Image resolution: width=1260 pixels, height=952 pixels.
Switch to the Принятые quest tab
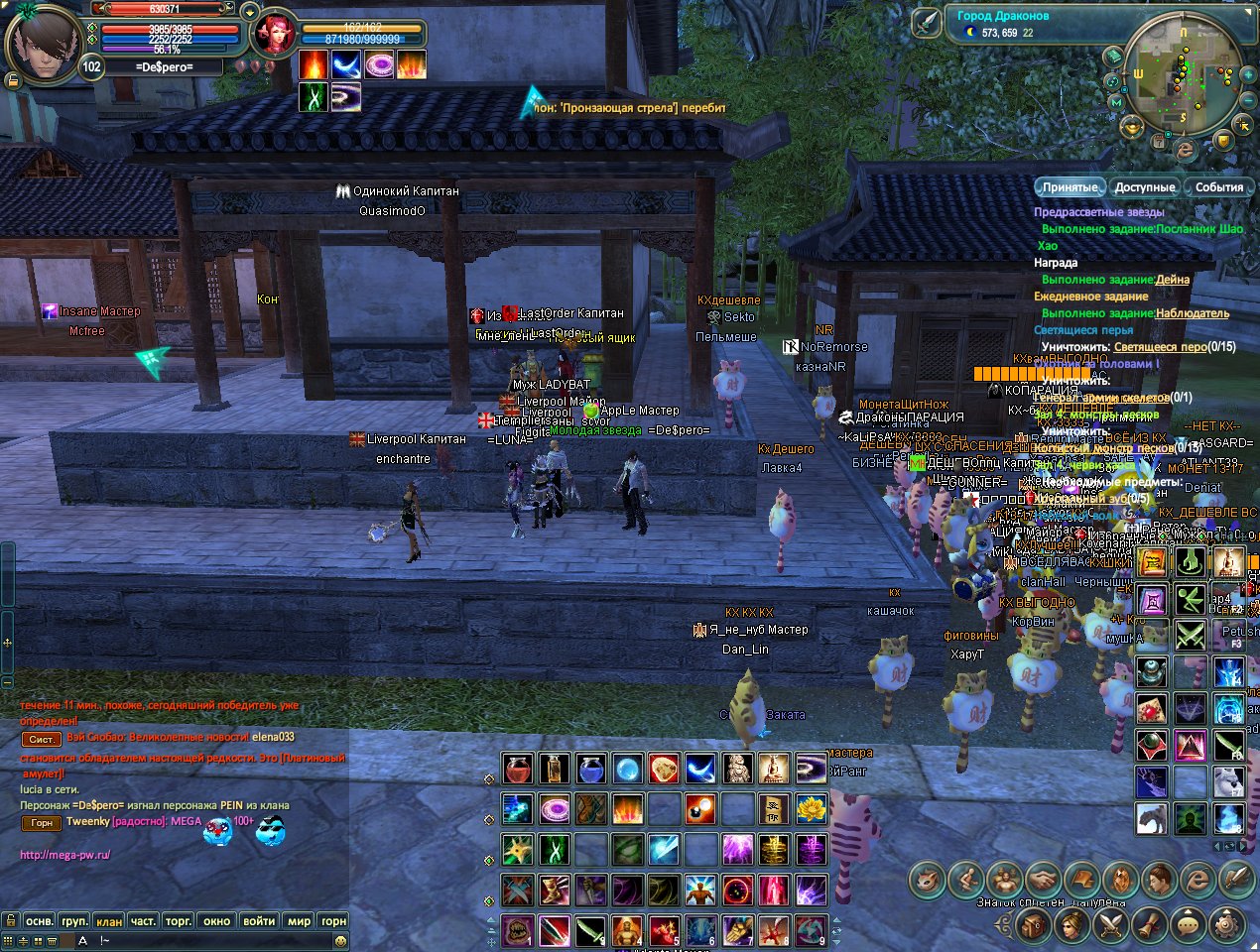pyautogui.click(x=1071, y=187)
